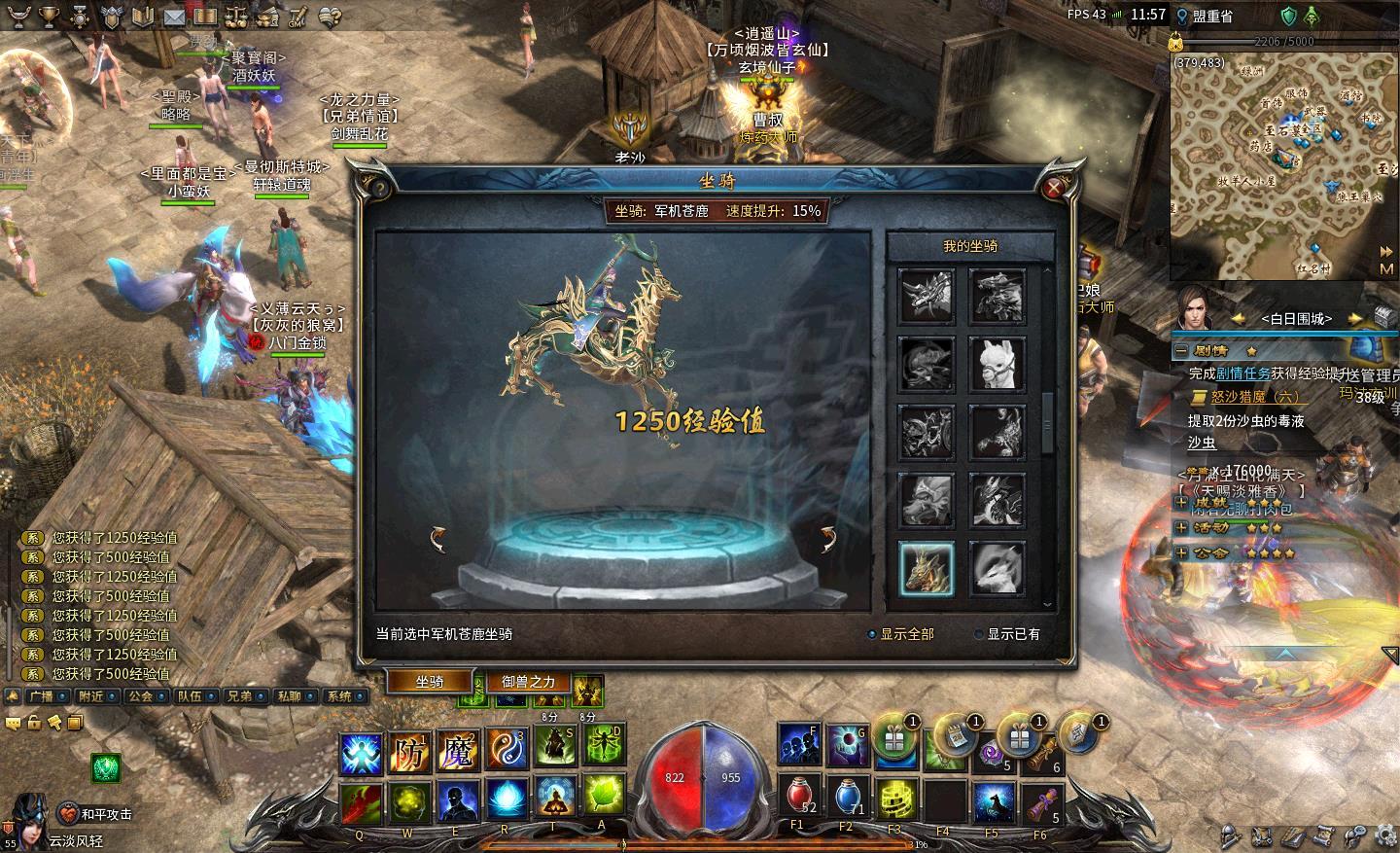The width and height of the screenshot is (1400, 853).
Task: Select the white alpaca mount thumbnail
Action: (997, 365)
